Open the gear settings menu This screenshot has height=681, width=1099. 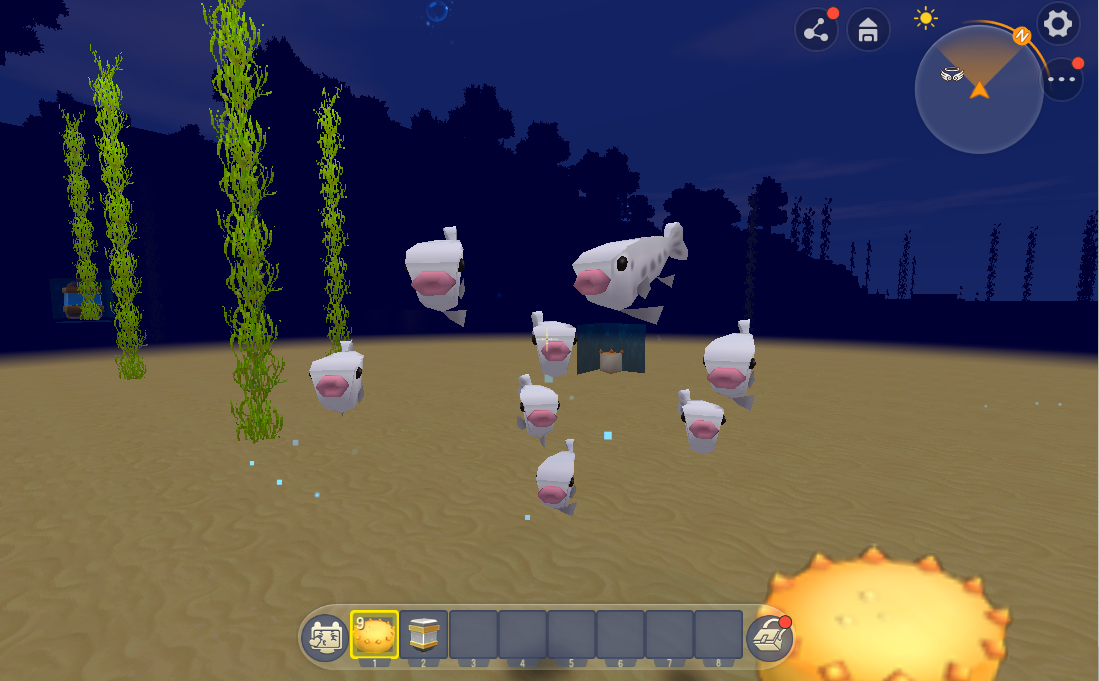point(1057,24)
